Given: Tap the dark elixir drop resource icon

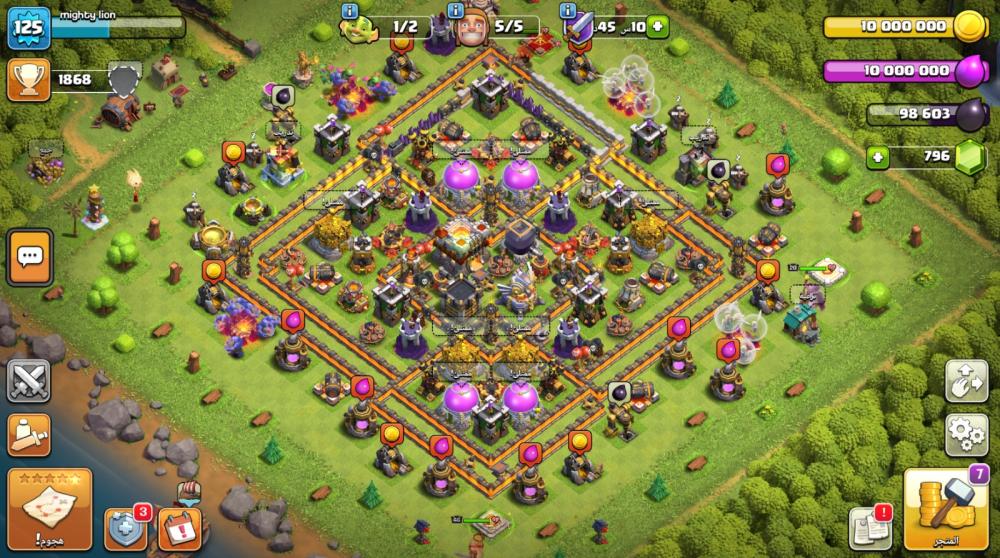Looking at the screenshot, I should (x=969, y=114).
